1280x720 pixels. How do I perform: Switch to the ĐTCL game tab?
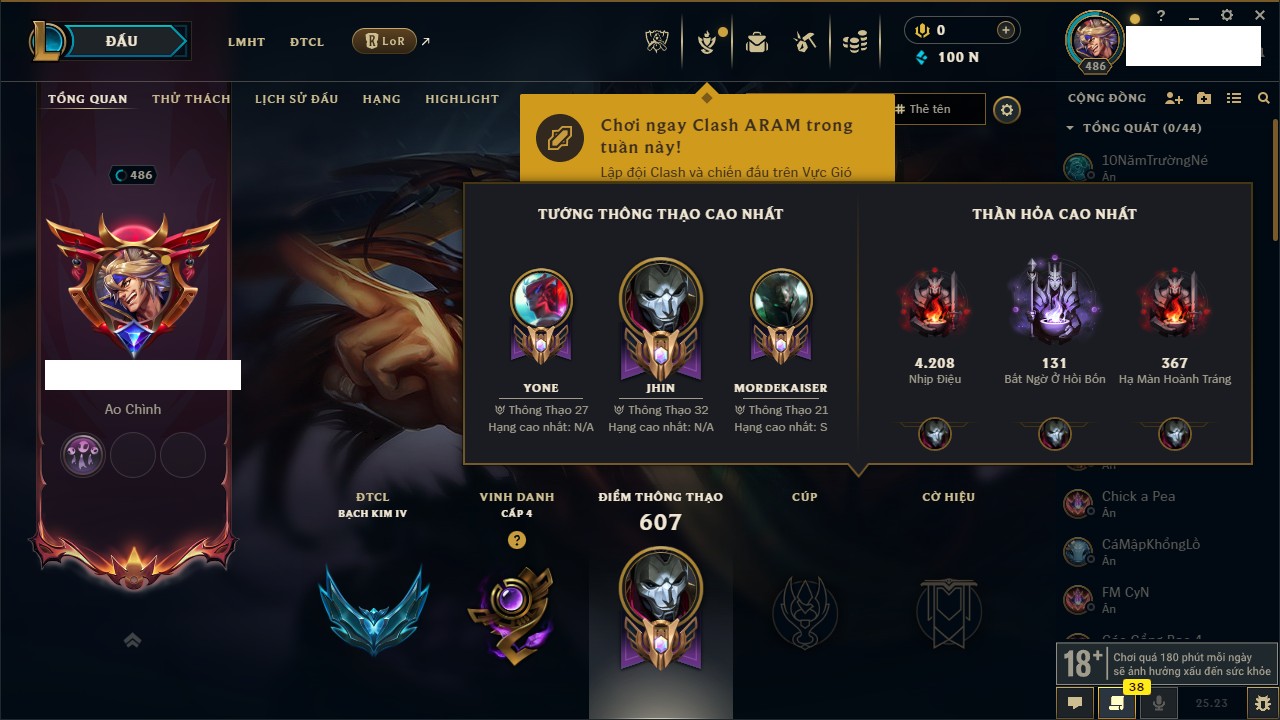tap(307, 42)
